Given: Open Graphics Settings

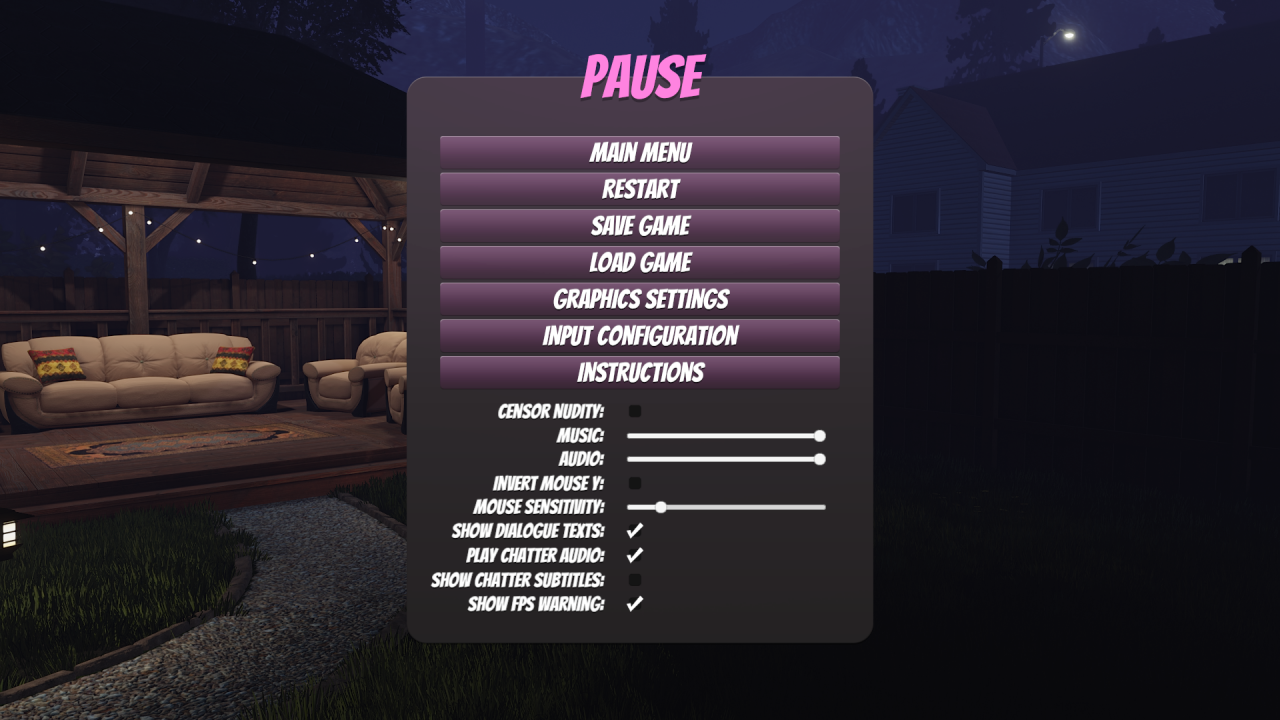Looking at the screenshot, I should point(640,299).
